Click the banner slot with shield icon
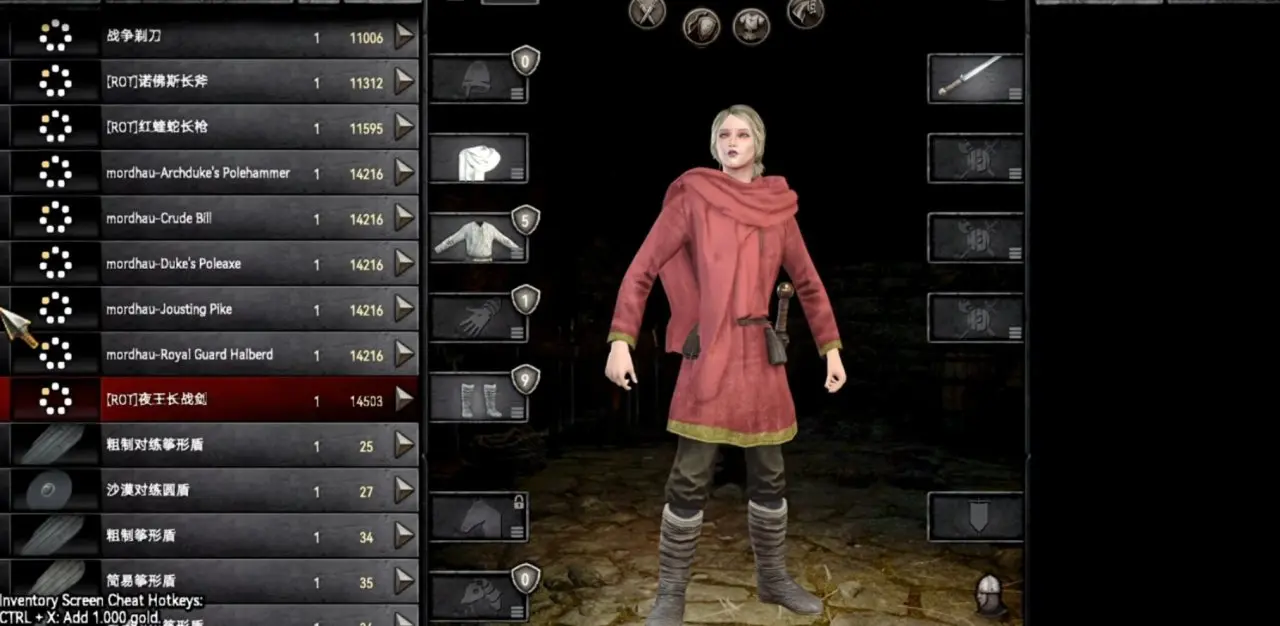The height and width of the screenshot is (626, 1280). pos(975,517)
